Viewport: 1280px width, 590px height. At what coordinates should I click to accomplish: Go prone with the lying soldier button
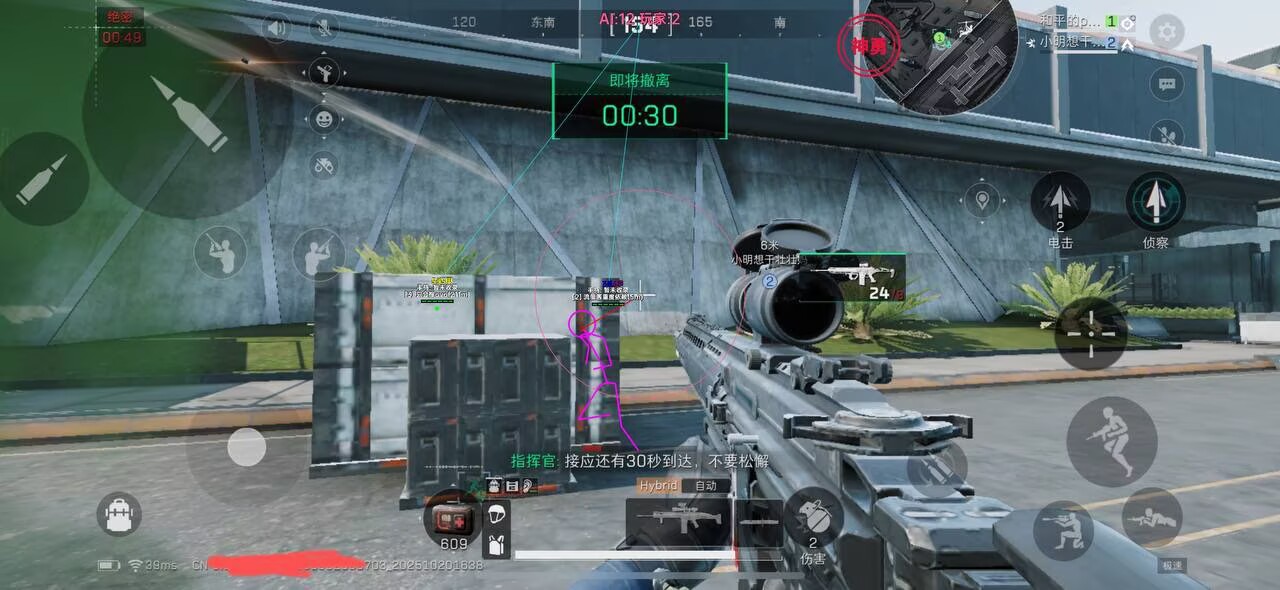1151,518
